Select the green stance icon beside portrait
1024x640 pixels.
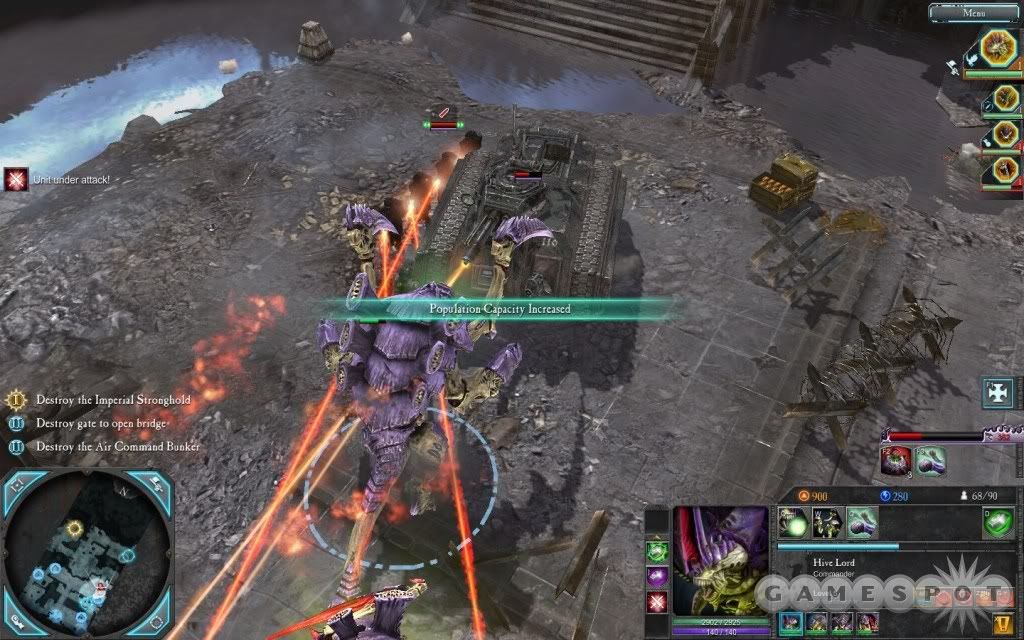point(657,550)
